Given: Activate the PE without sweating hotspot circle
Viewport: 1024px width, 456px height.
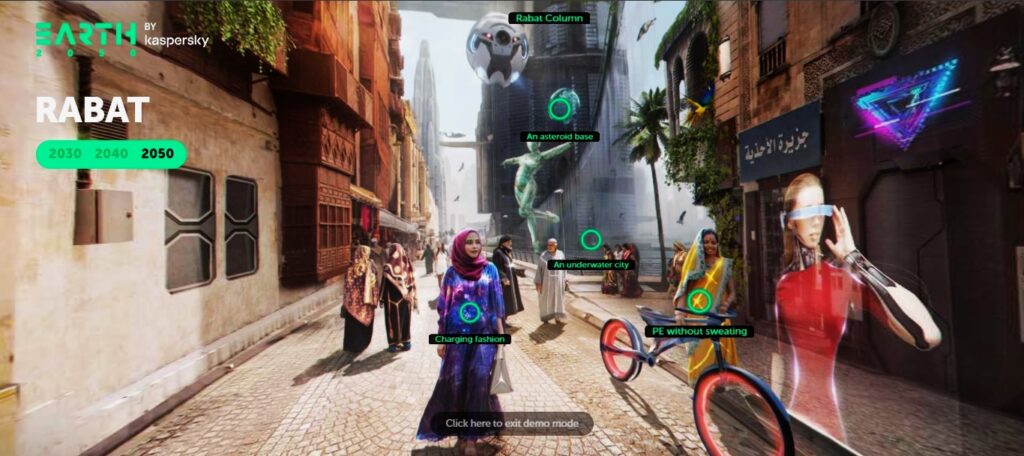Looking at the screenshot, I should point(700,301).
